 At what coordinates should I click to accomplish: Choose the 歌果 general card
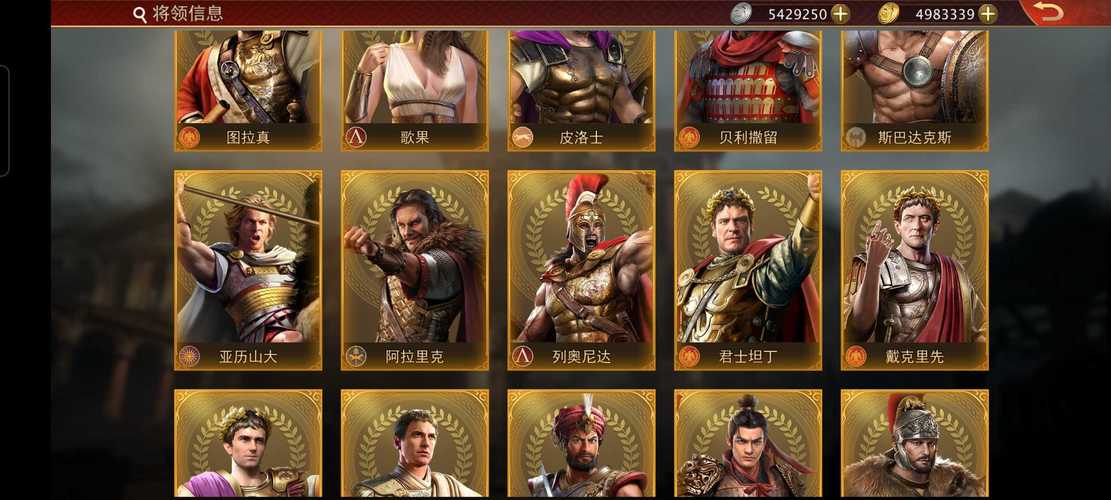415,90
